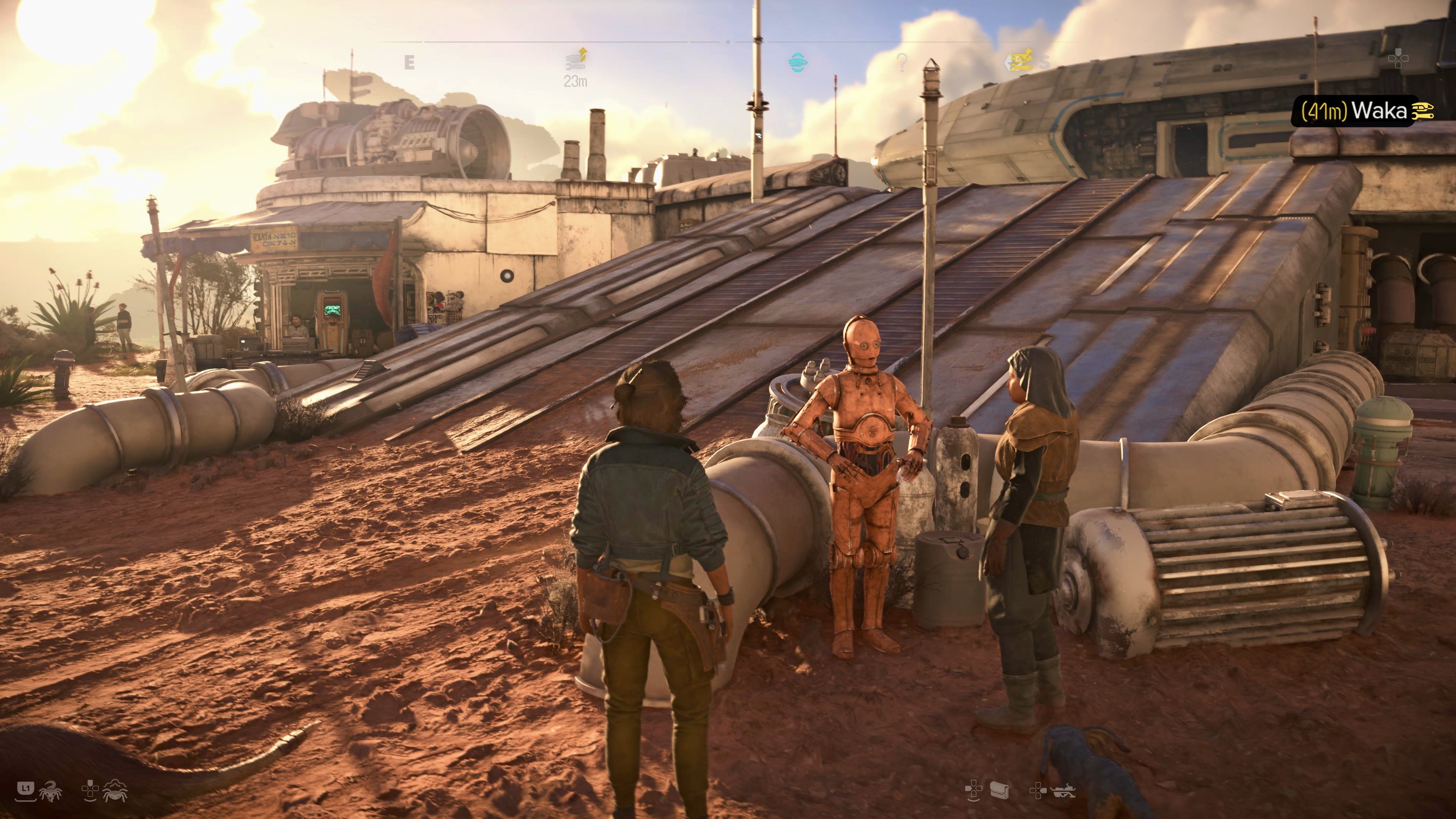Select the cyan ship marker on the compass
Viewport: 1456px width, 819px height.
pos(797,62)
